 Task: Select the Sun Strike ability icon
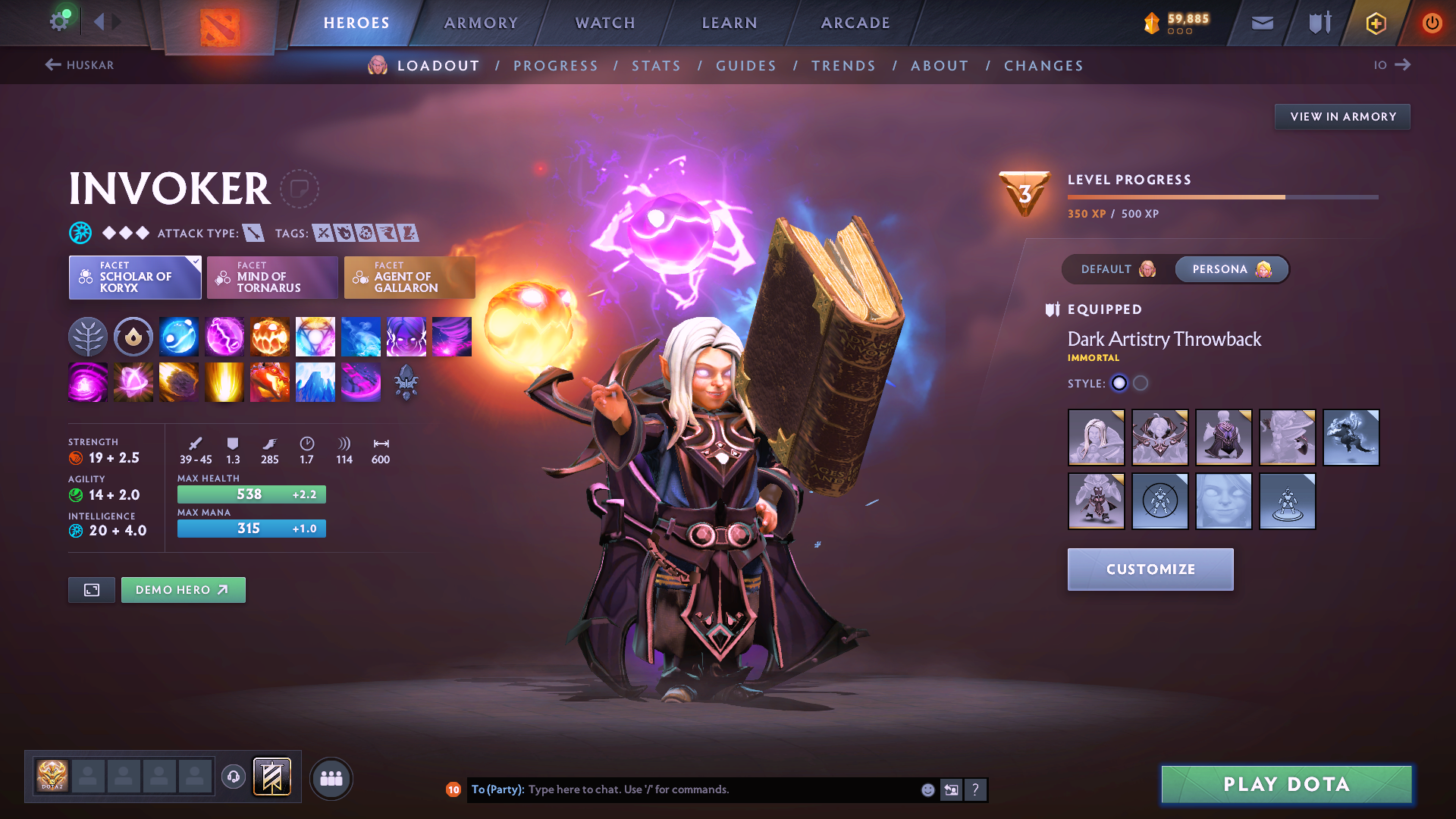click(224, 381)
